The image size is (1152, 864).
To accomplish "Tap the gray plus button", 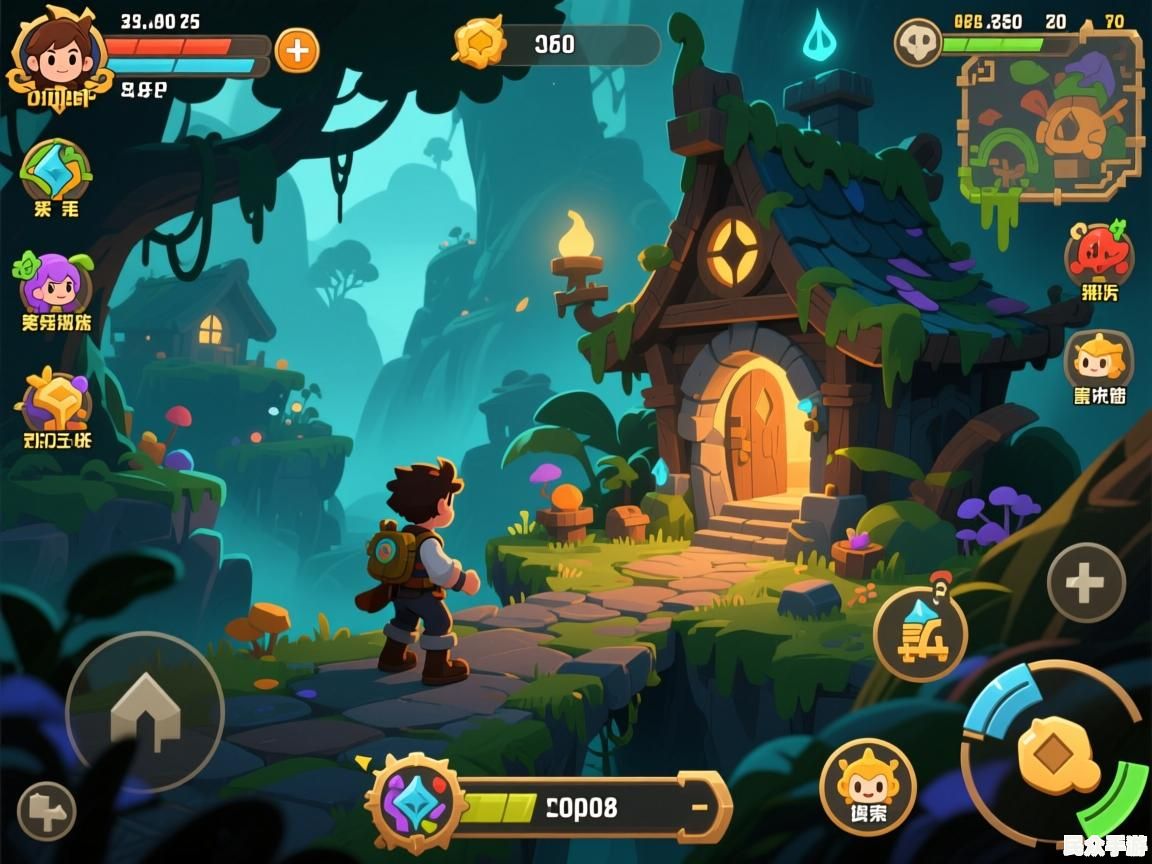I will [1086, 583].
